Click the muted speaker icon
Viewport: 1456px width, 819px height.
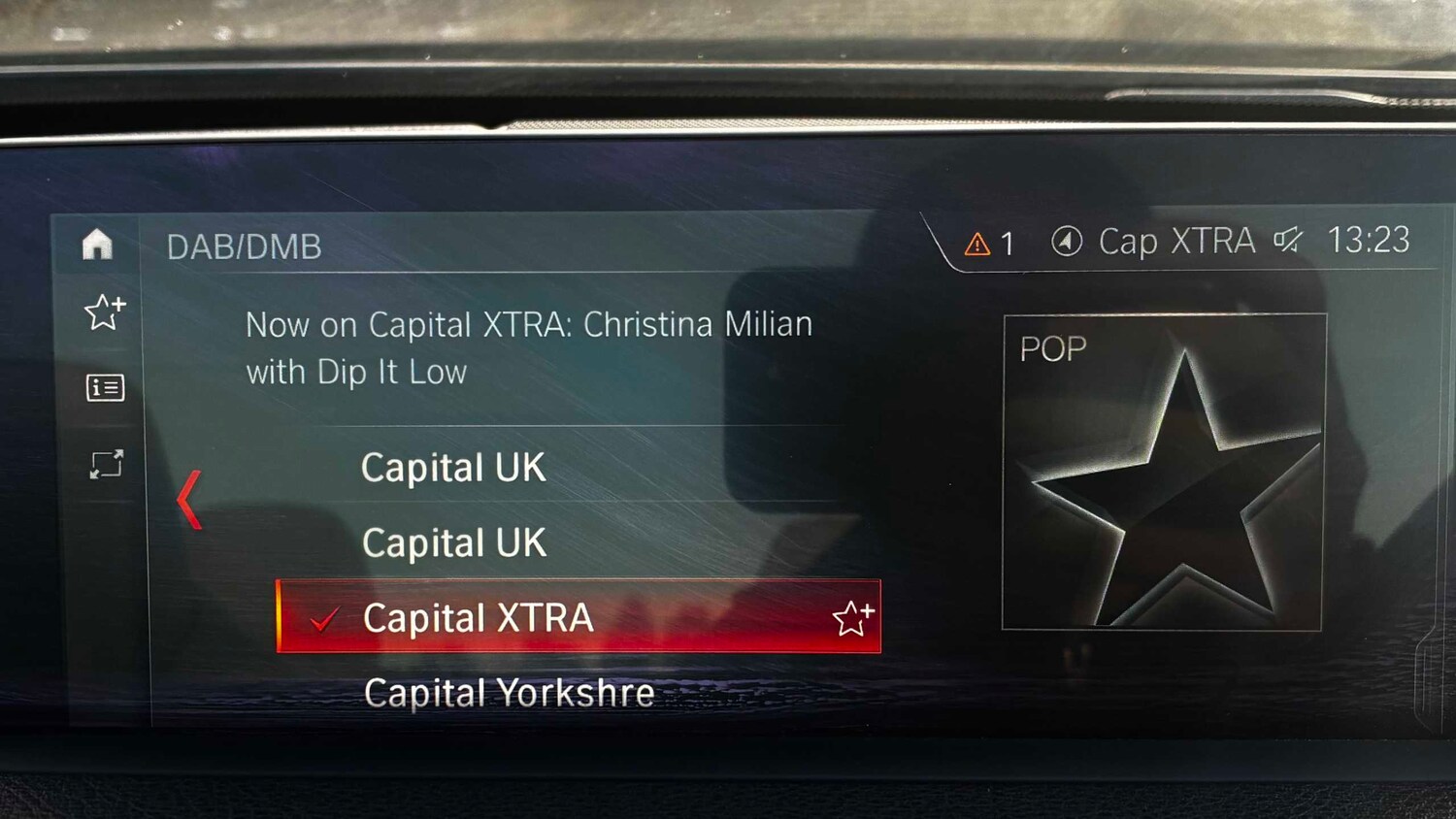coord(1288,240)
